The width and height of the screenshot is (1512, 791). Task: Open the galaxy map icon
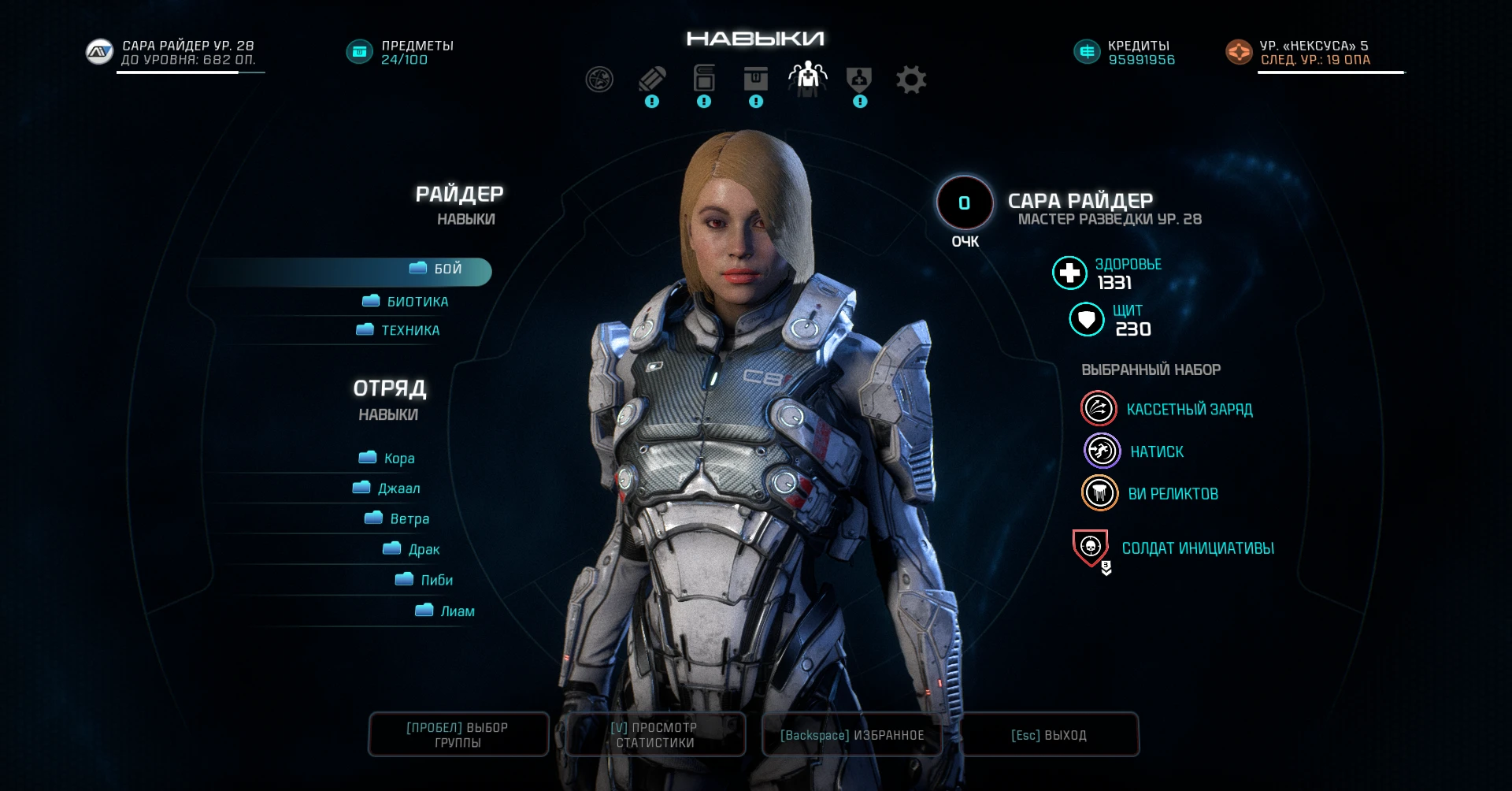click(599, 79)
